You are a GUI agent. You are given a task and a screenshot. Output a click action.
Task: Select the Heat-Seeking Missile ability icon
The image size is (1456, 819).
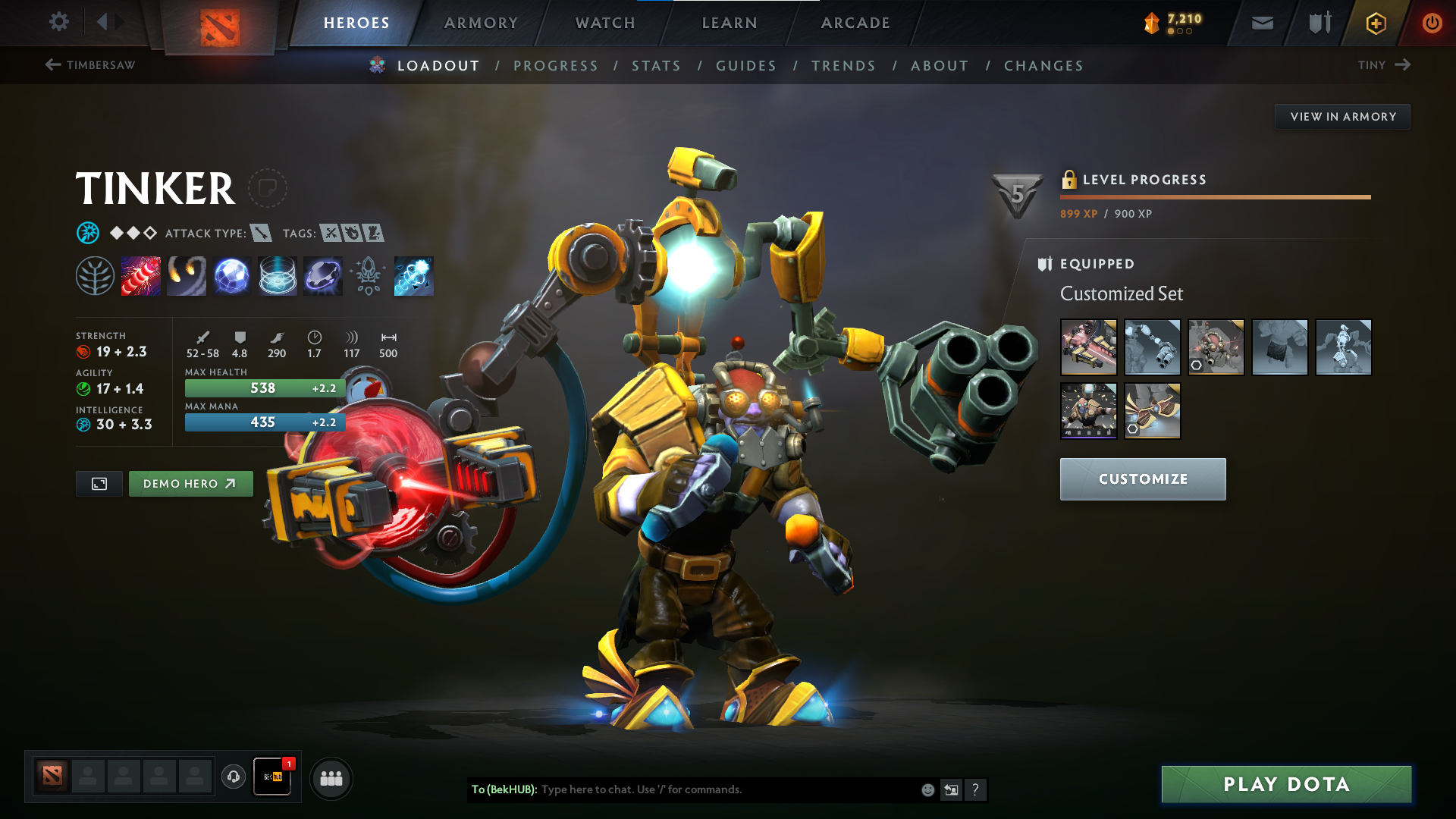187,276
